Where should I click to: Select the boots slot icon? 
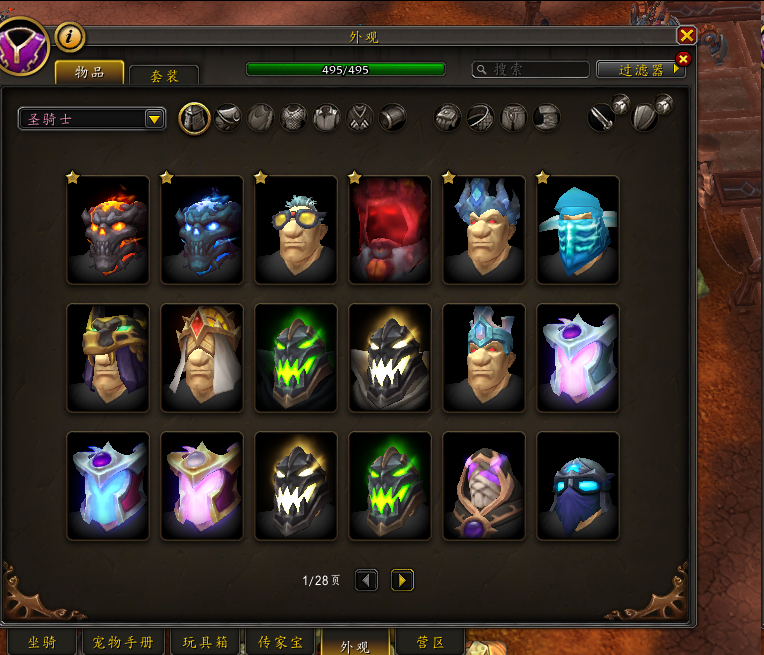click(546, 118)
